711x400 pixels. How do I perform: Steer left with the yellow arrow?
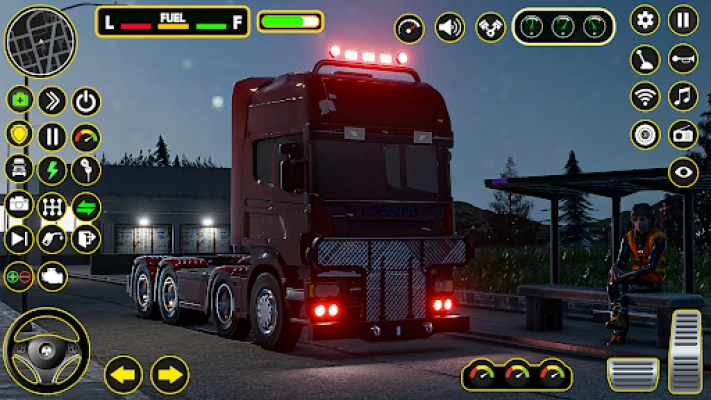click(124, 375)
